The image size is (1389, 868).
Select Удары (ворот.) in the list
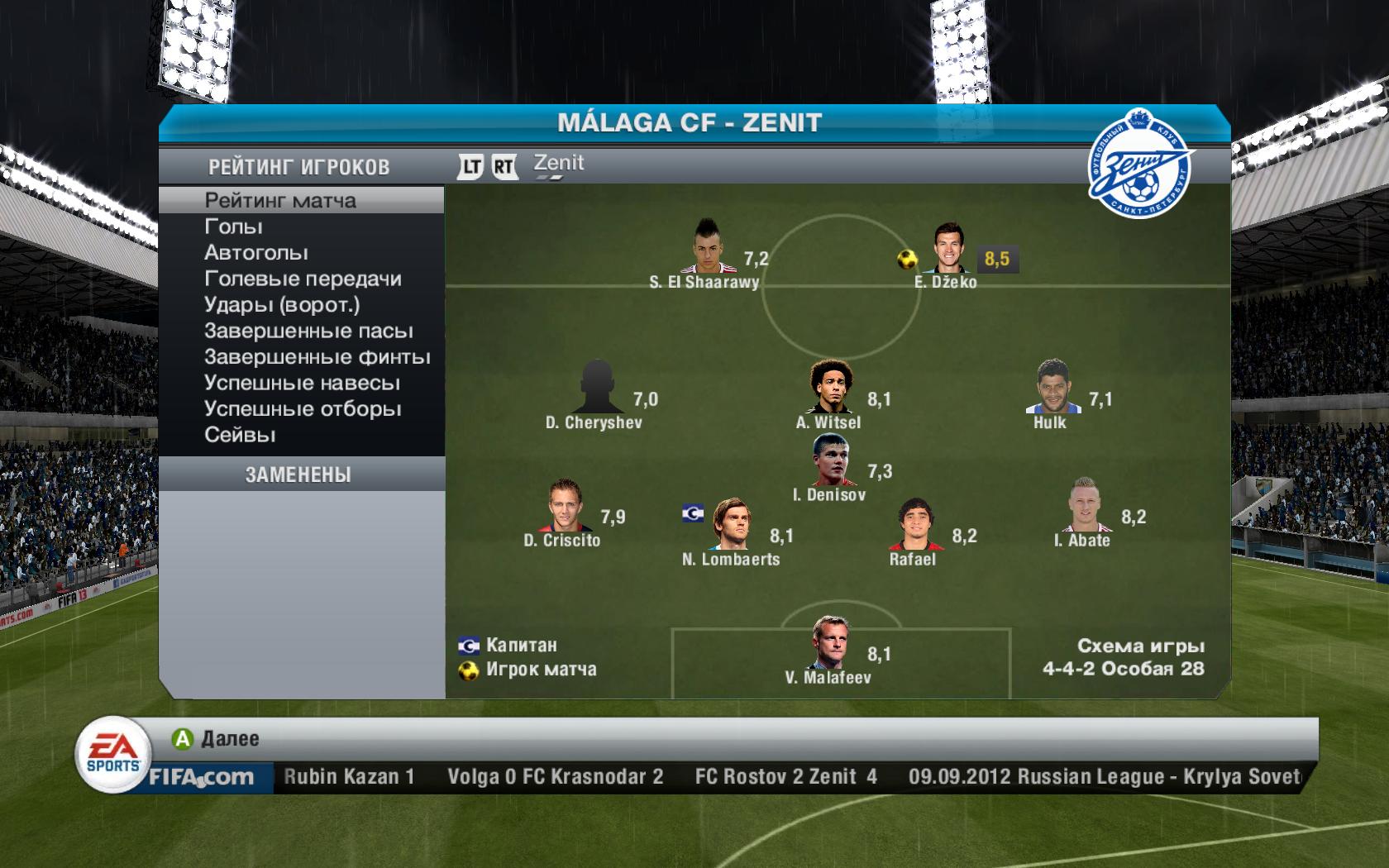282,305
